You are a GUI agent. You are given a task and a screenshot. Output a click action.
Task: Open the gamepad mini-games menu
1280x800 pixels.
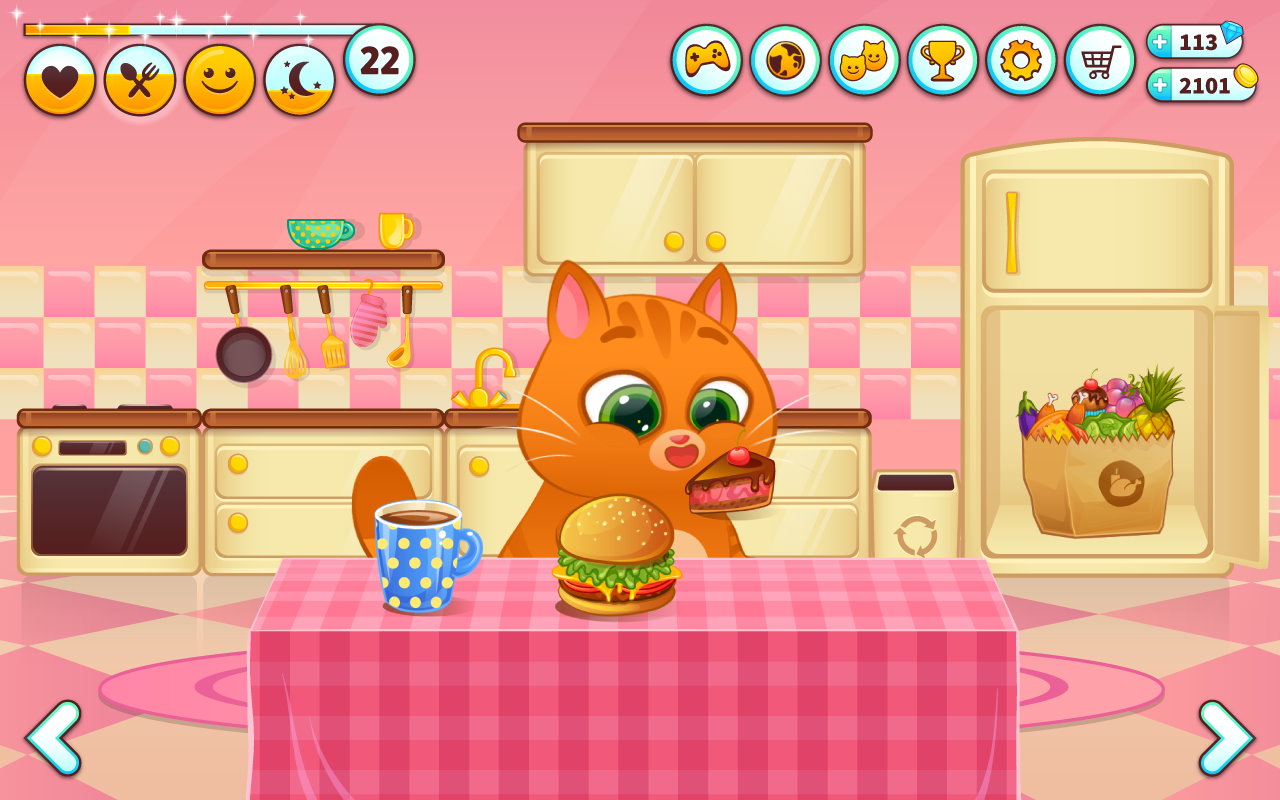706,60
